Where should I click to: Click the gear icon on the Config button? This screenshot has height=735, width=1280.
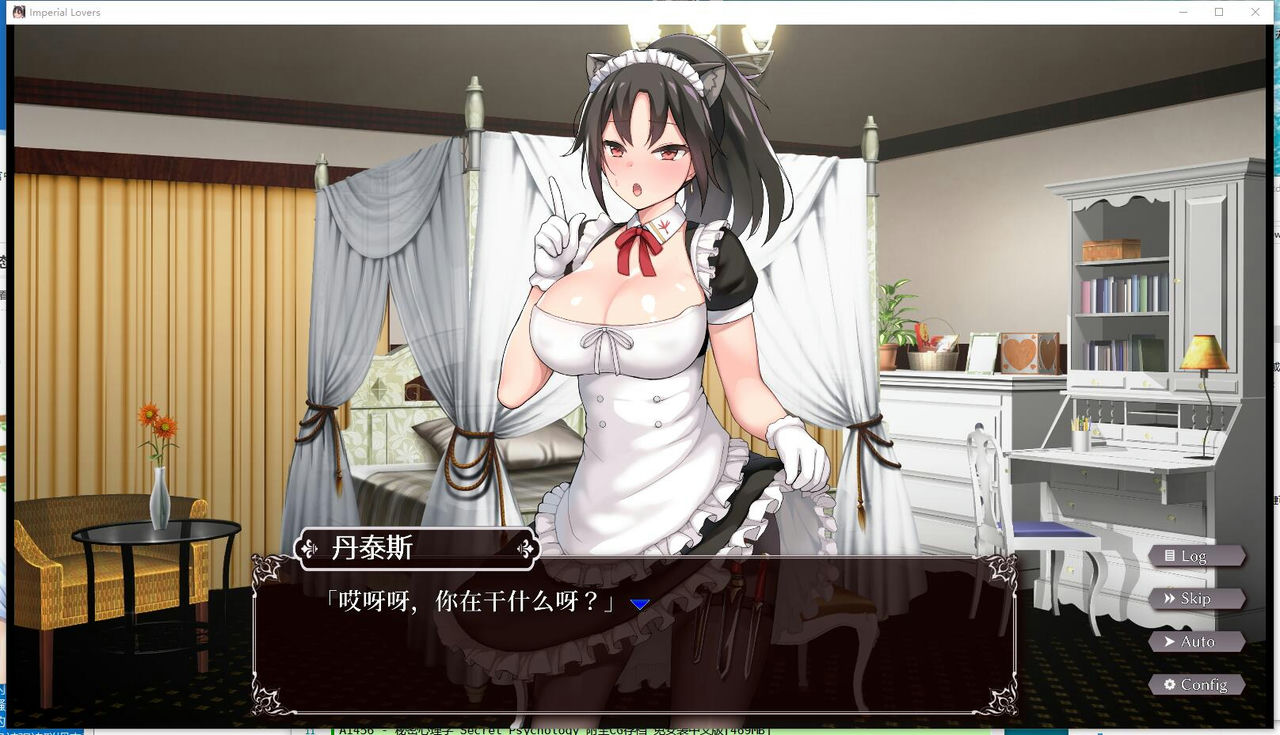1170,684
